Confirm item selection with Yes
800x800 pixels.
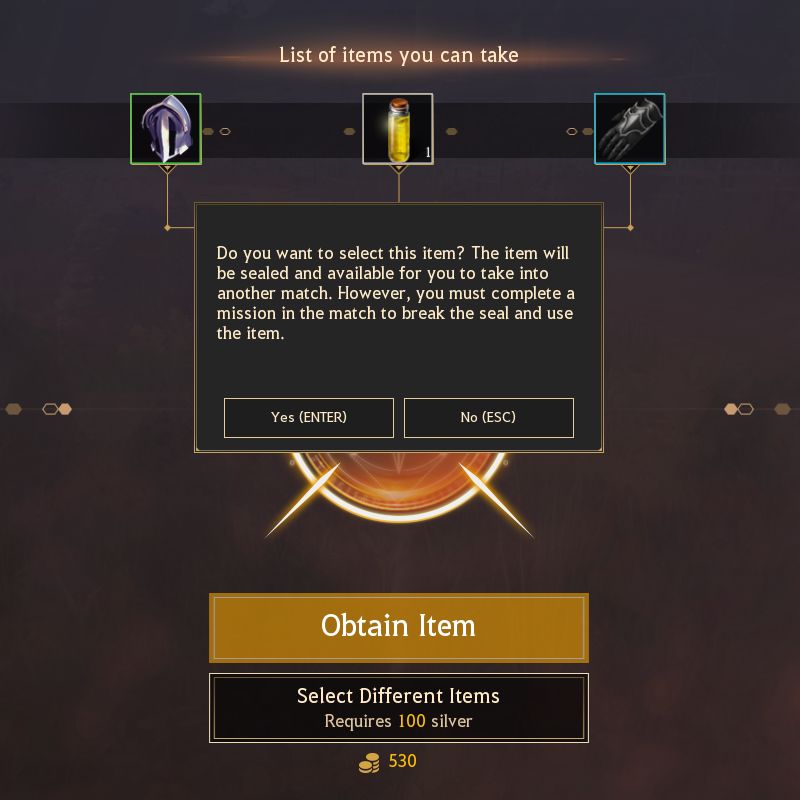(x=309, y=418)
